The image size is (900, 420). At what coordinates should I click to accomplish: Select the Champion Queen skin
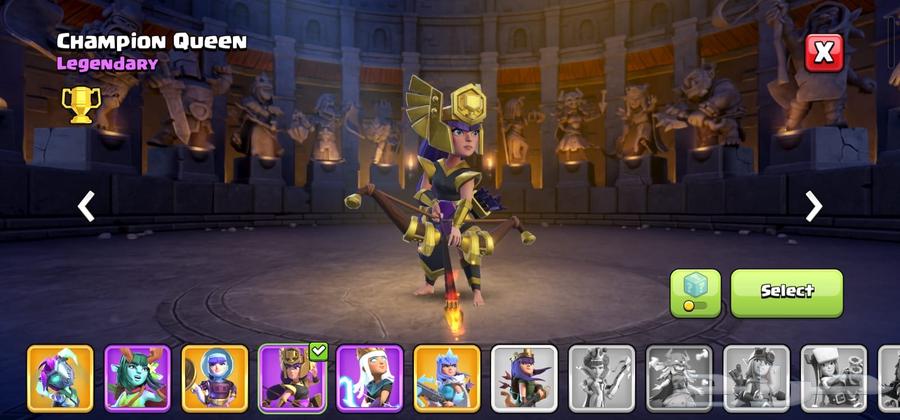(786, 292)
